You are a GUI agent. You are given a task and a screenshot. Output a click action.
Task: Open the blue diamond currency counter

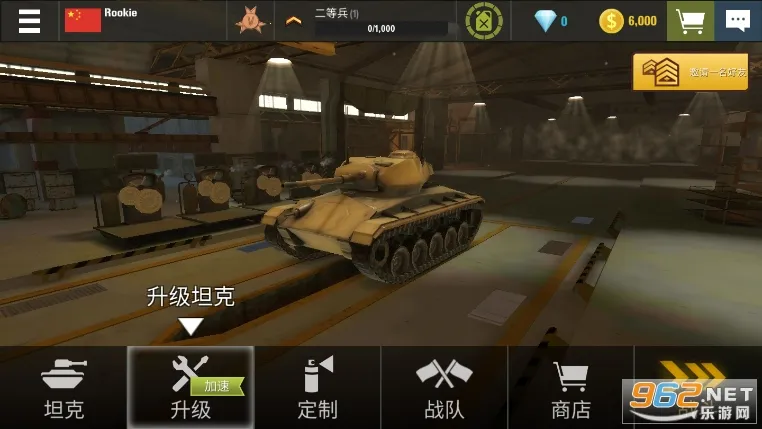coord(550,20)
